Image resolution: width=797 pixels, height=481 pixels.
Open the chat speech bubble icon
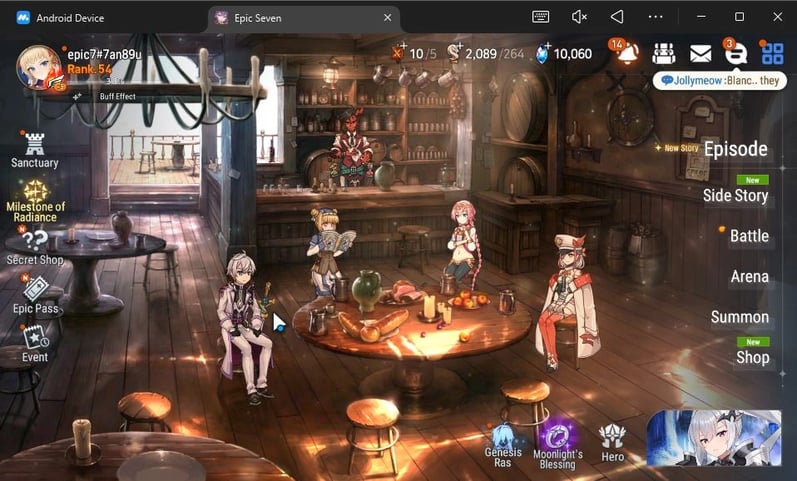tap(735, 55)
